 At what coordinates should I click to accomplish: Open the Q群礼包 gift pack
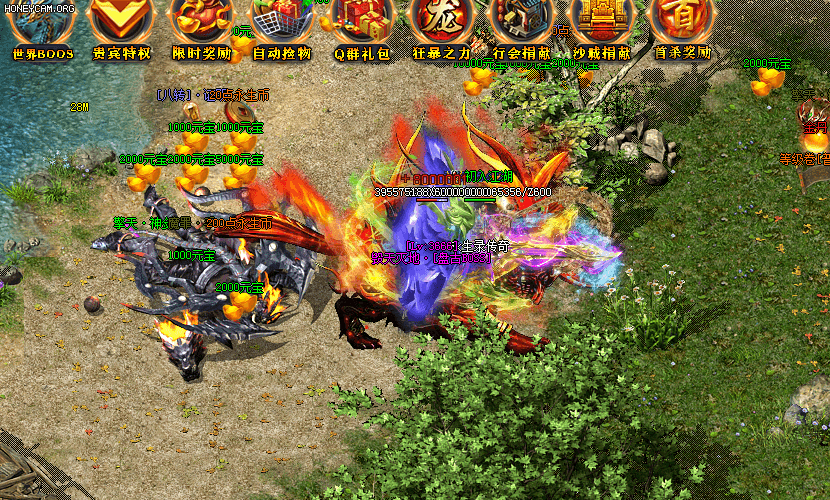pos(361,24)
